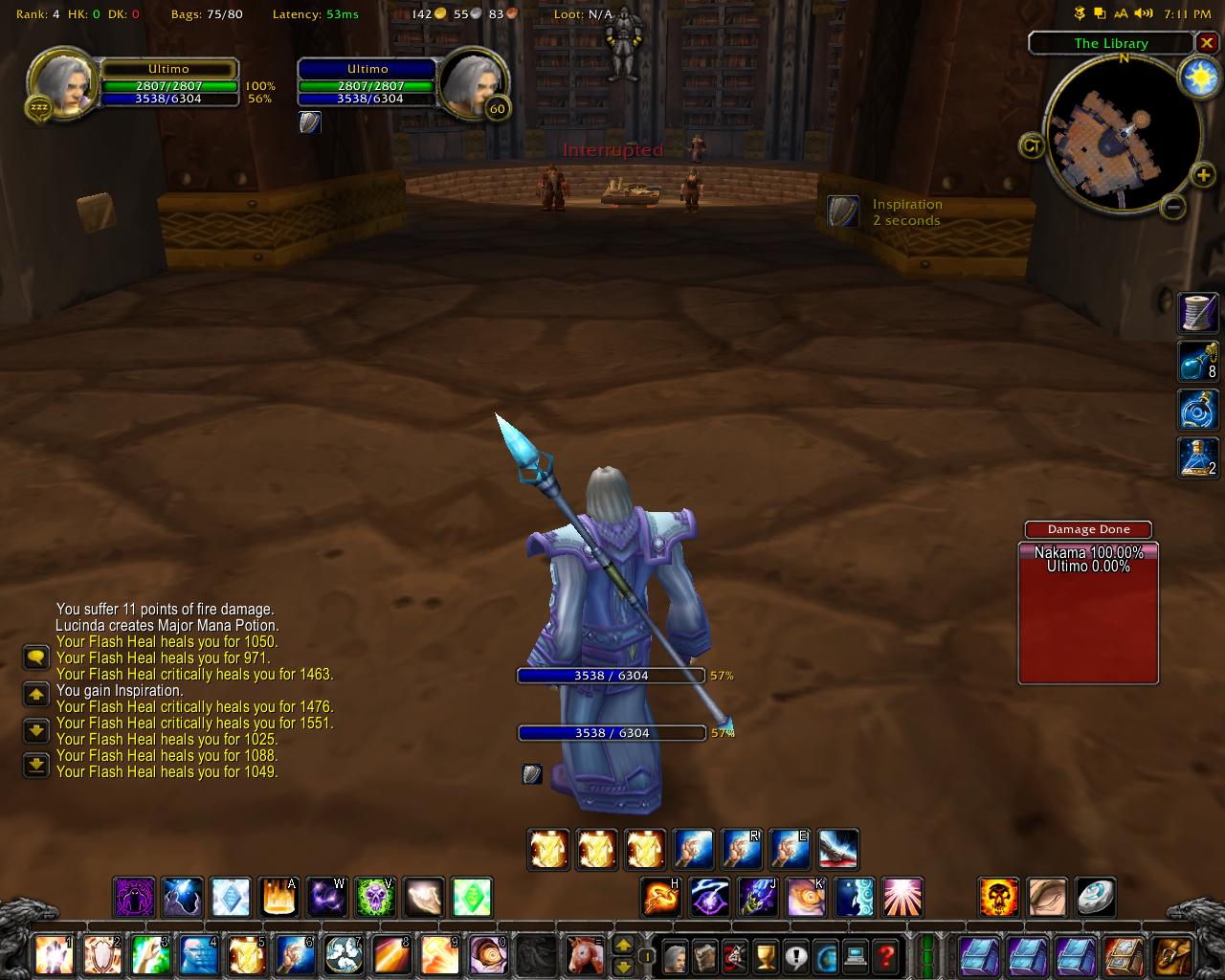Image resolution: width=1225 pixels, height=980 pixels.
Task: Cast the spell in action slot 1
Action: click(53, 955)
